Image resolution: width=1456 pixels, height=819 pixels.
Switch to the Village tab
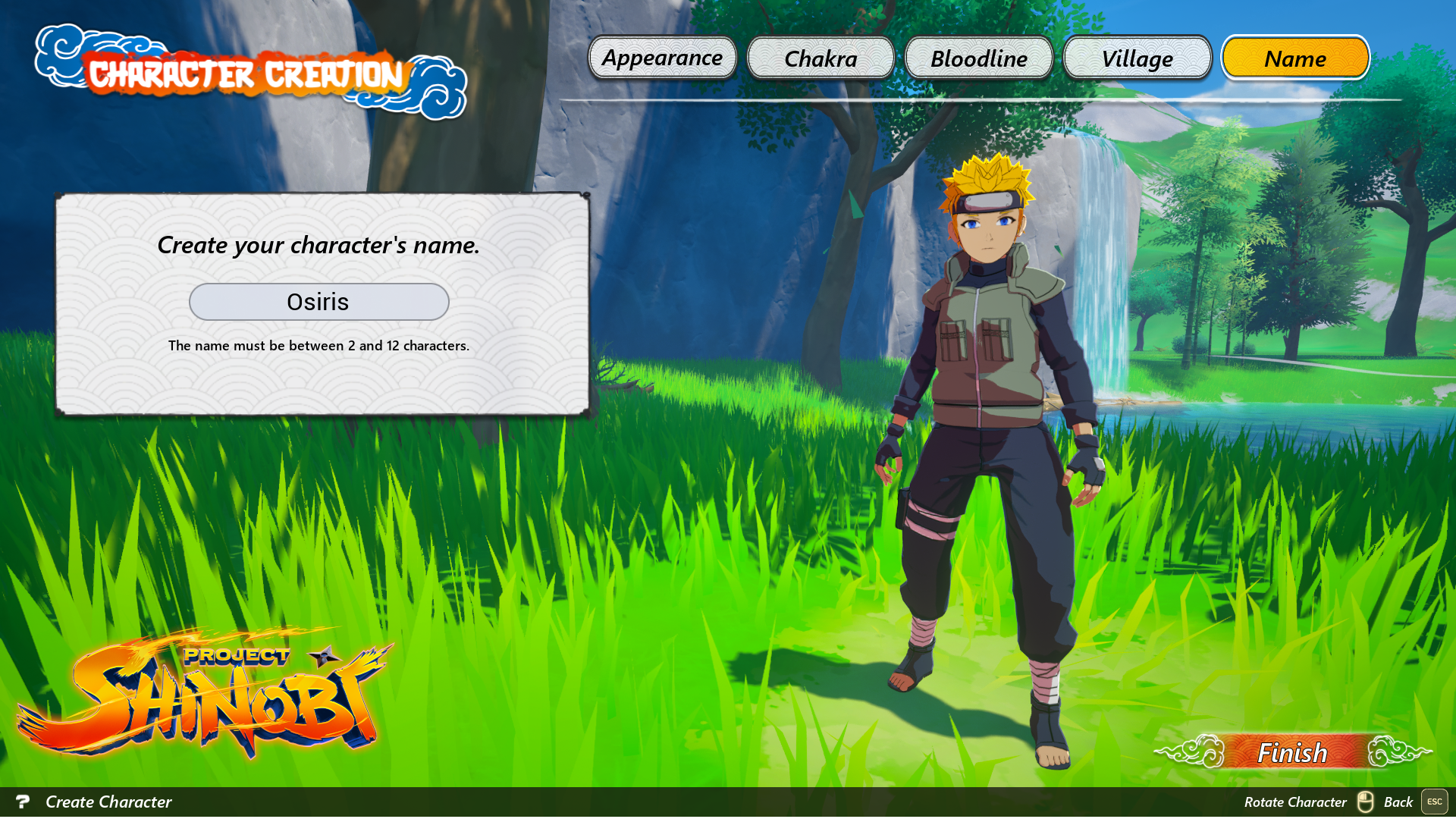click(x=1137, y=58)
